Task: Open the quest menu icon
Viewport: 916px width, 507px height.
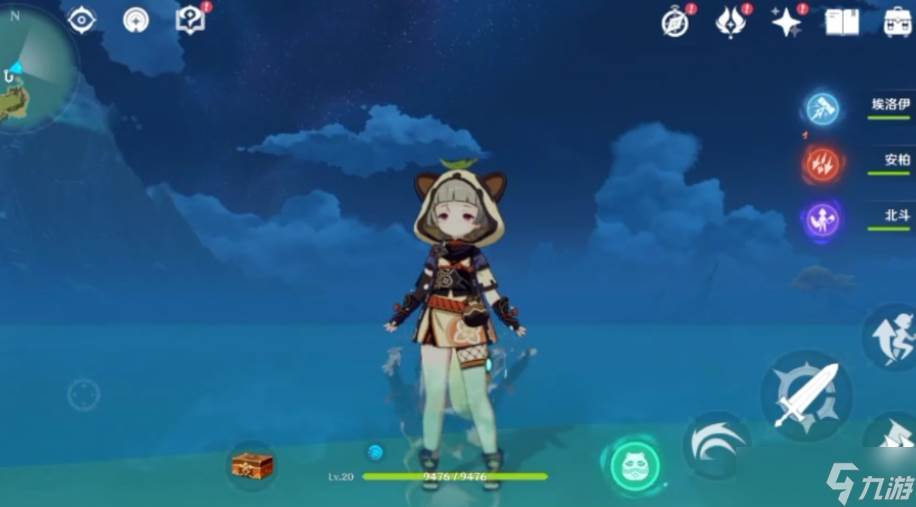Action: tap(189, 19)
